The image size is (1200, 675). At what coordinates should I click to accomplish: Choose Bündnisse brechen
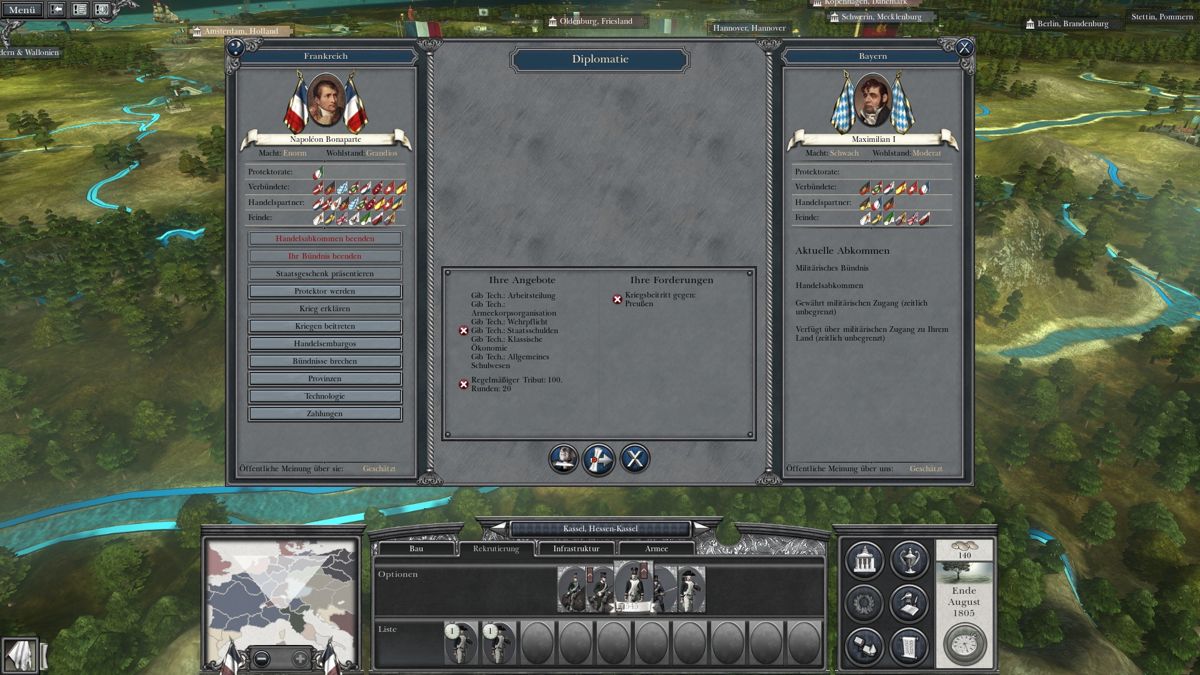click(325, 361)
